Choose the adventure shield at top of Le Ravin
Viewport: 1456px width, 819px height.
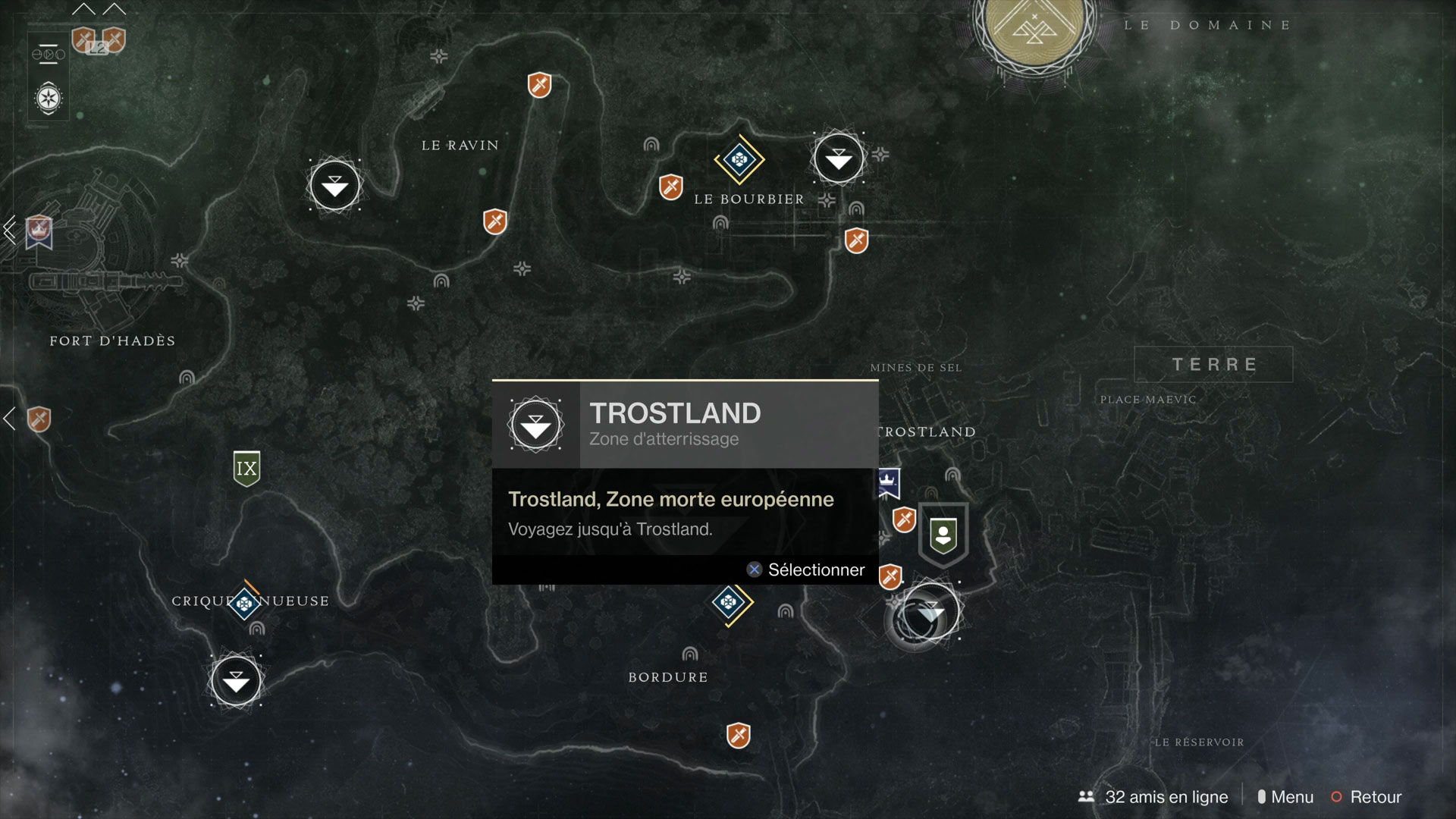point(539,84)
